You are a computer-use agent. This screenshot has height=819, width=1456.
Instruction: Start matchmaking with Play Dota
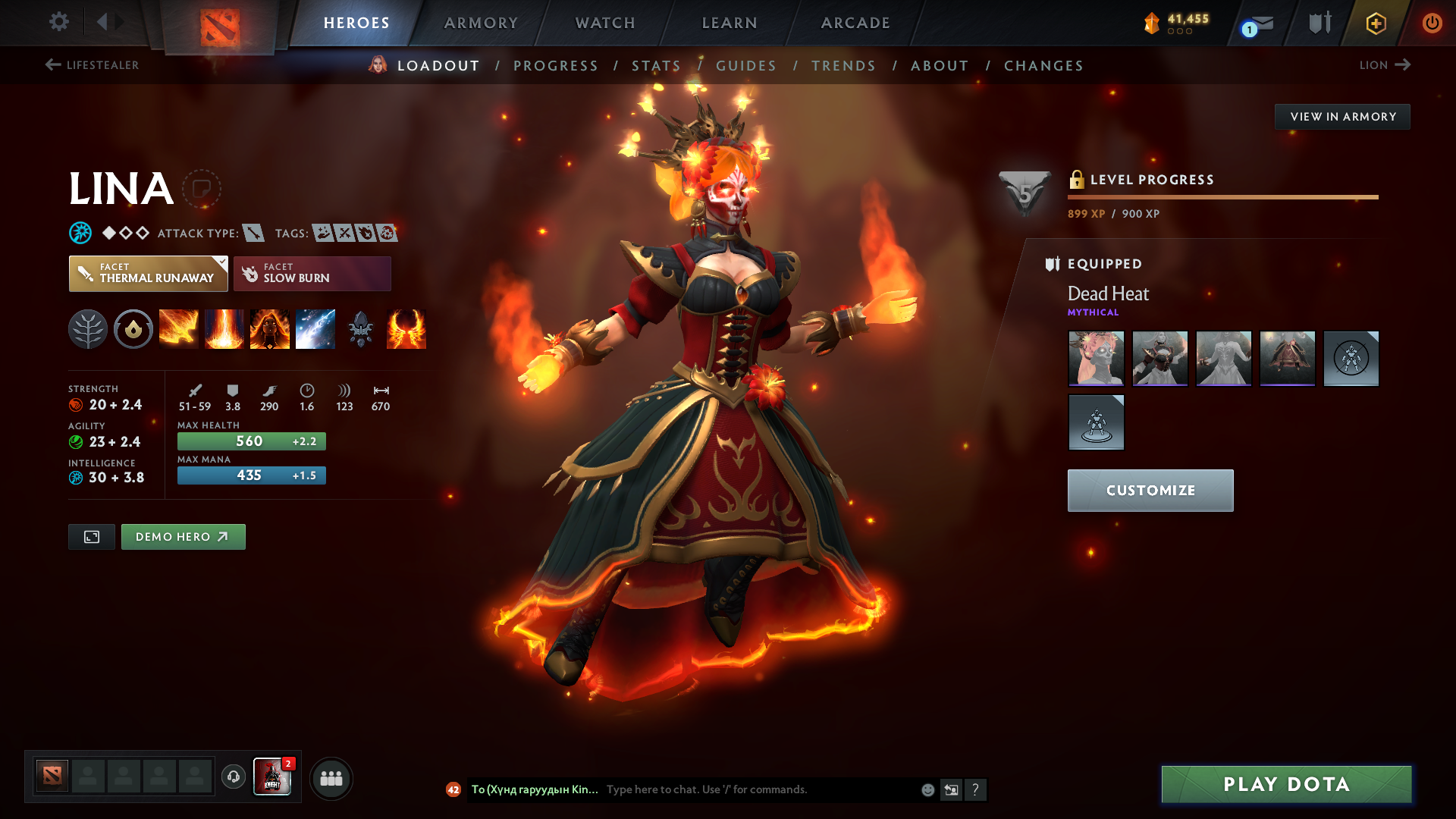1286,784
